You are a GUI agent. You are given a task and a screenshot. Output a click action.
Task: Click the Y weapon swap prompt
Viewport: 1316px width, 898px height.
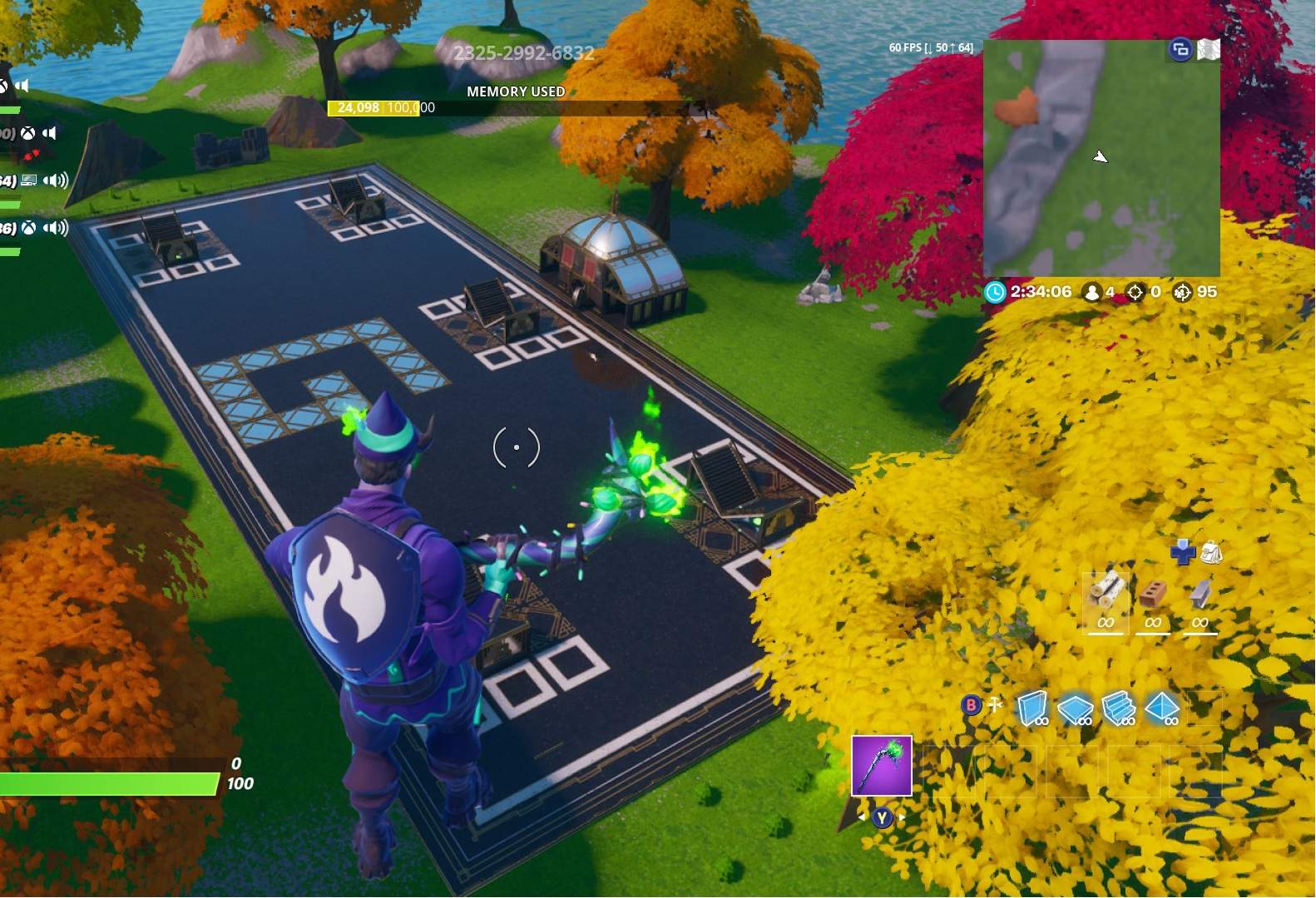882,817
